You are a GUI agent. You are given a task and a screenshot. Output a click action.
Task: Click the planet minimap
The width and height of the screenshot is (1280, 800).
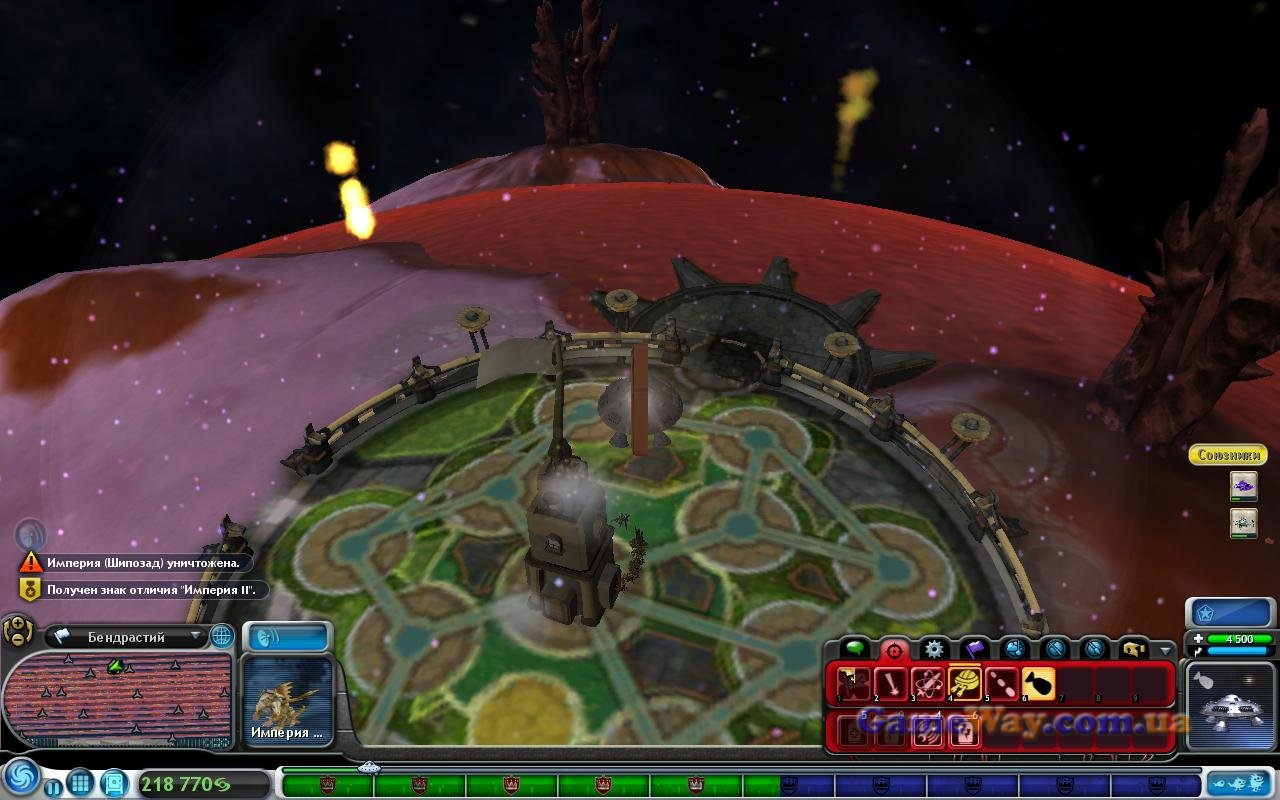117,698
